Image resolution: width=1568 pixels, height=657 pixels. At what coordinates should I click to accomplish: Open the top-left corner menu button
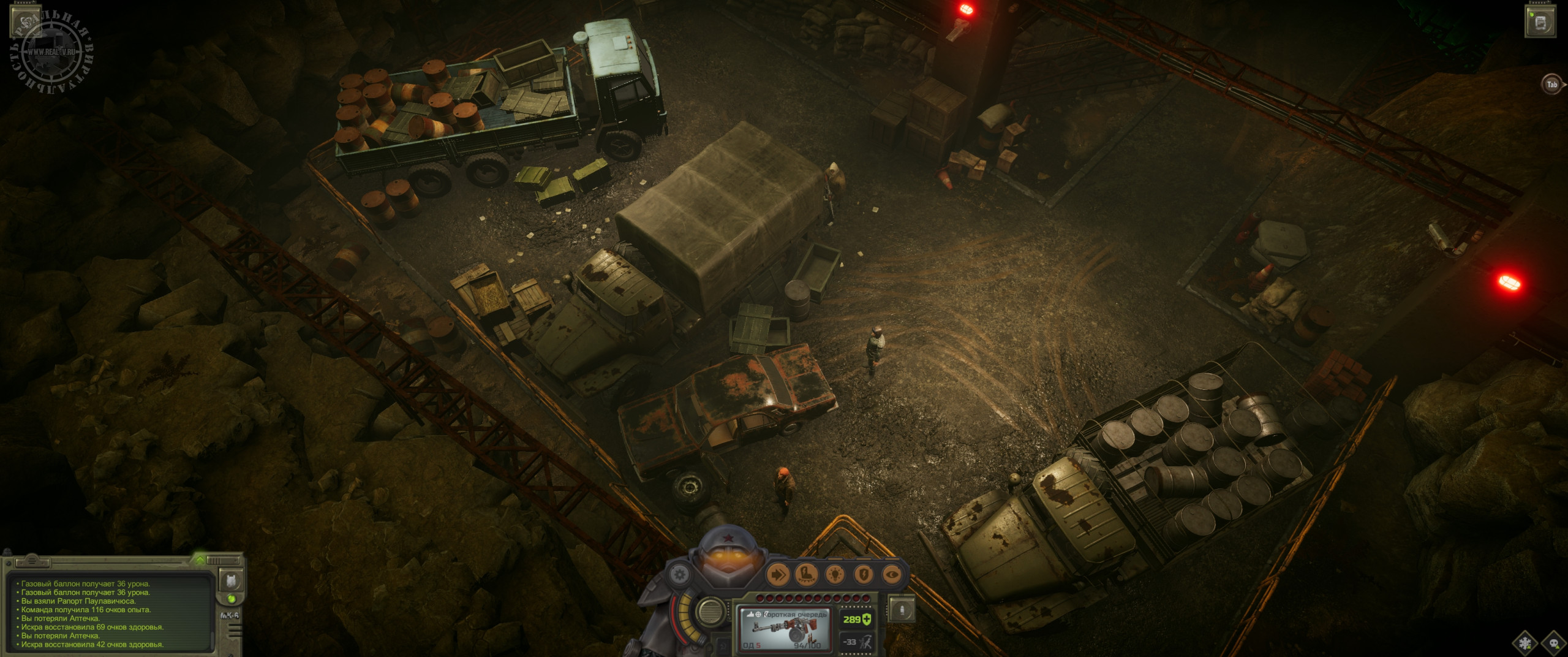point(25,21)
